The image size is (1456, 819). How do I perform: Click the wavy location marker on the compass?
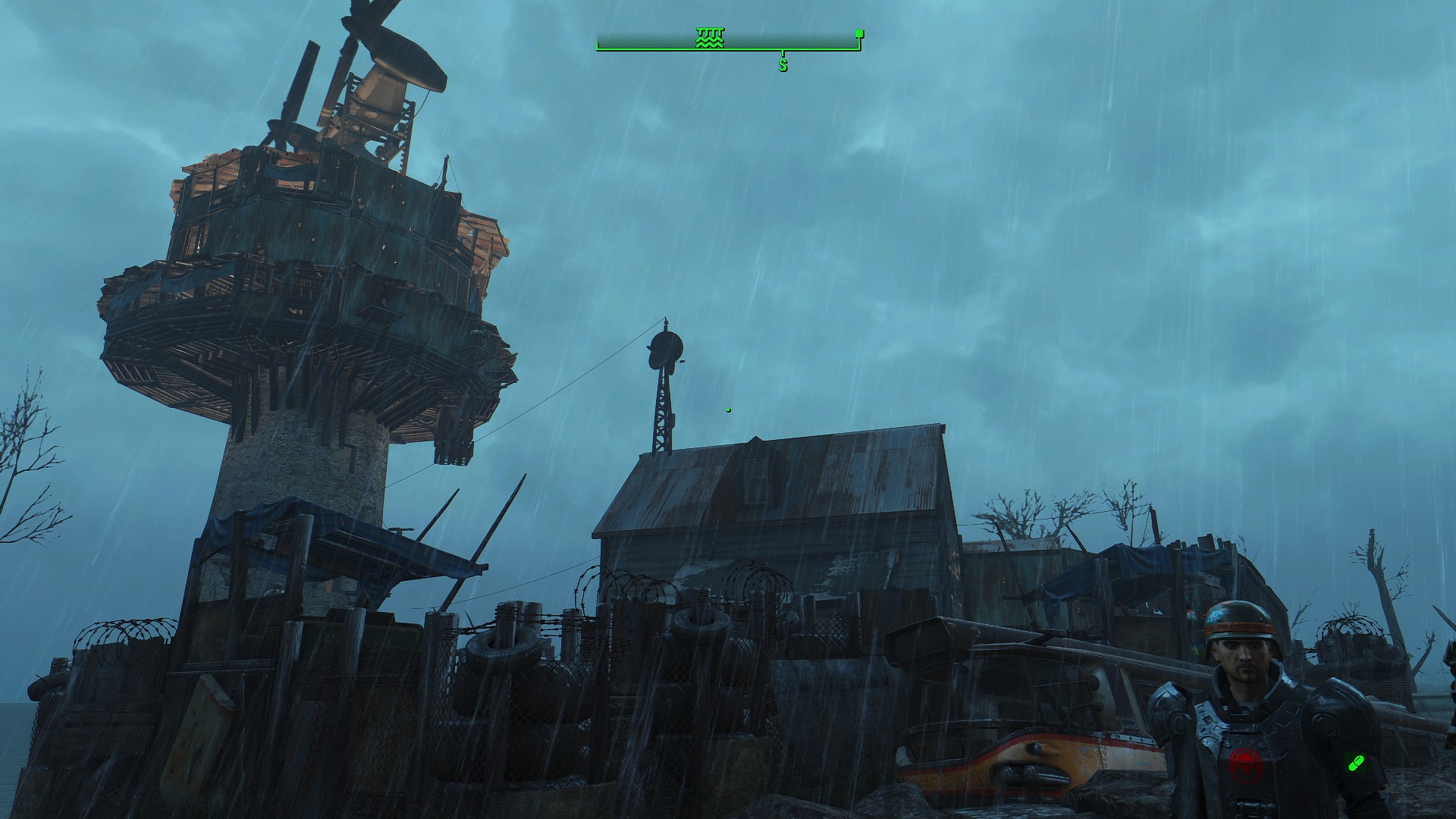(710, 38)
